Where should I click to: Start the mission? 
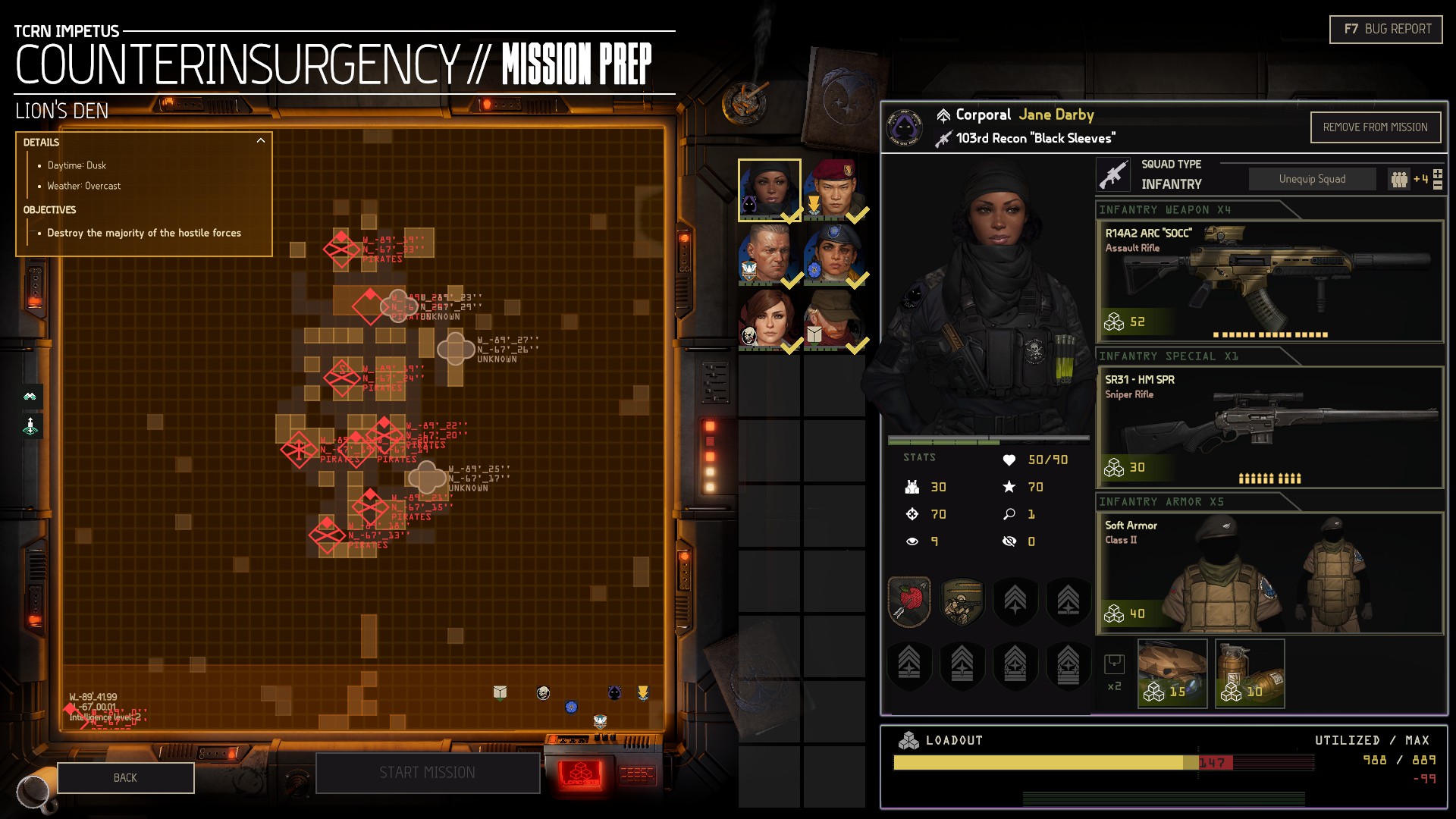point(427,773)
